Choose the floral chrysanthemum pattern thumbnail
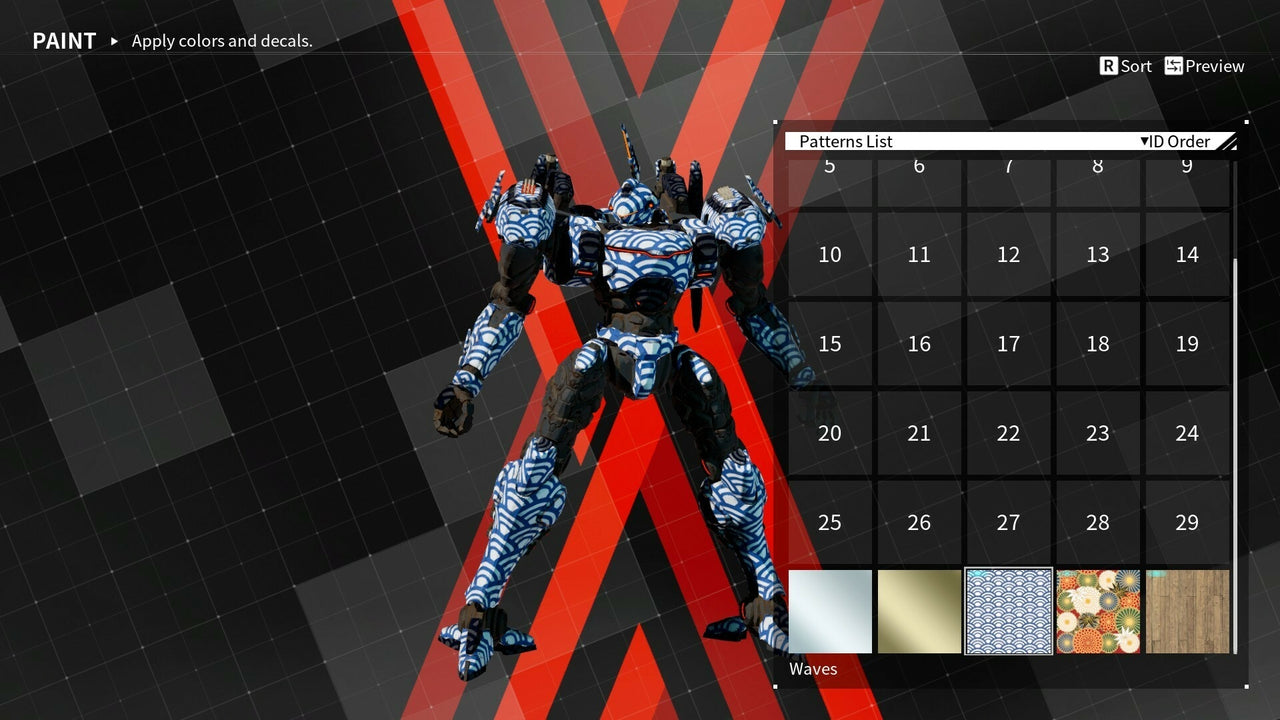This screenshot has width=1280, height=720. pyautogui.click(x=1098, y=611)
